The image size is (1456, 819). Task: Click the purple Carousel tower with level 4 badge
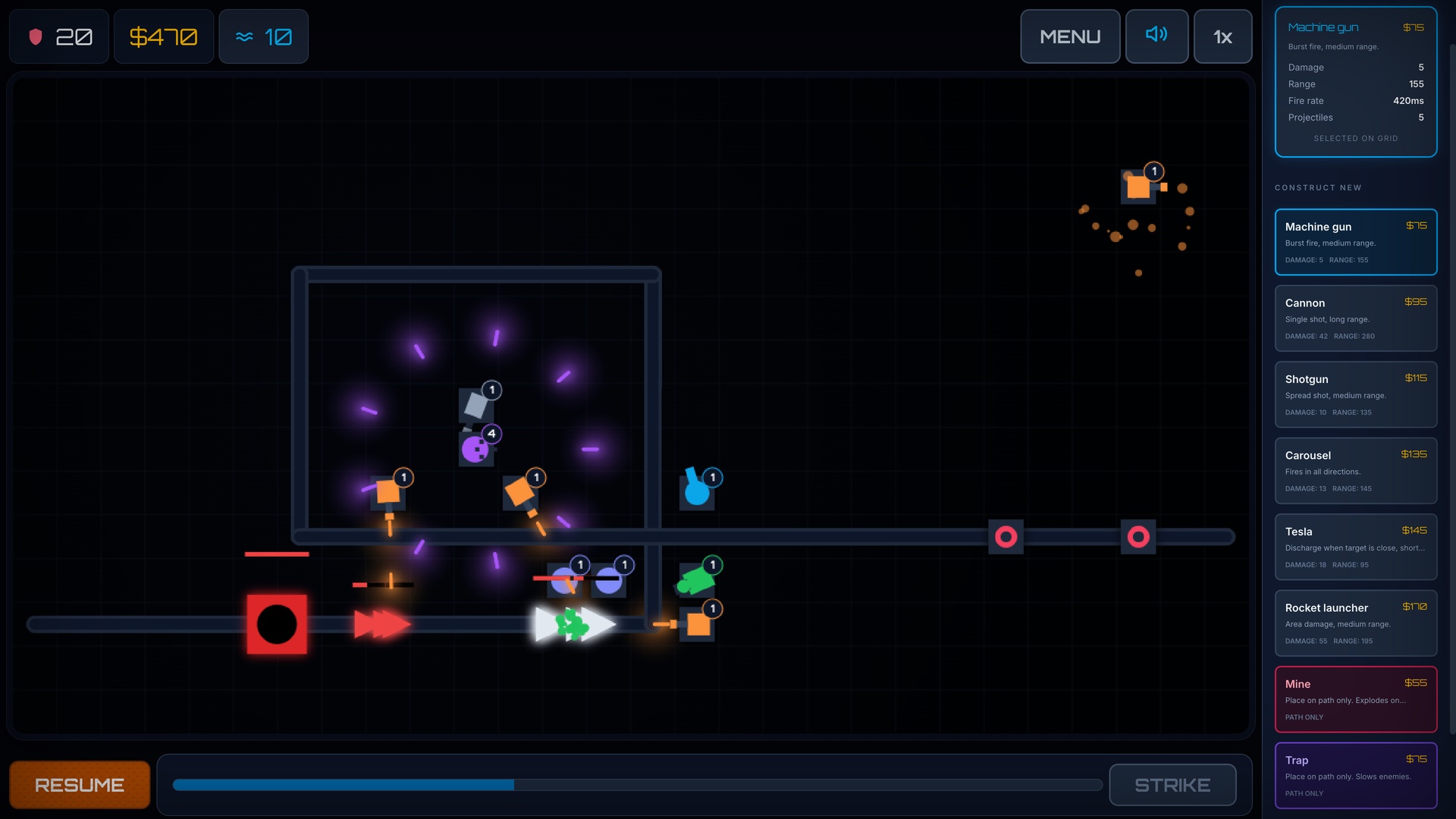pyautogui.click(x=475, y=448)
